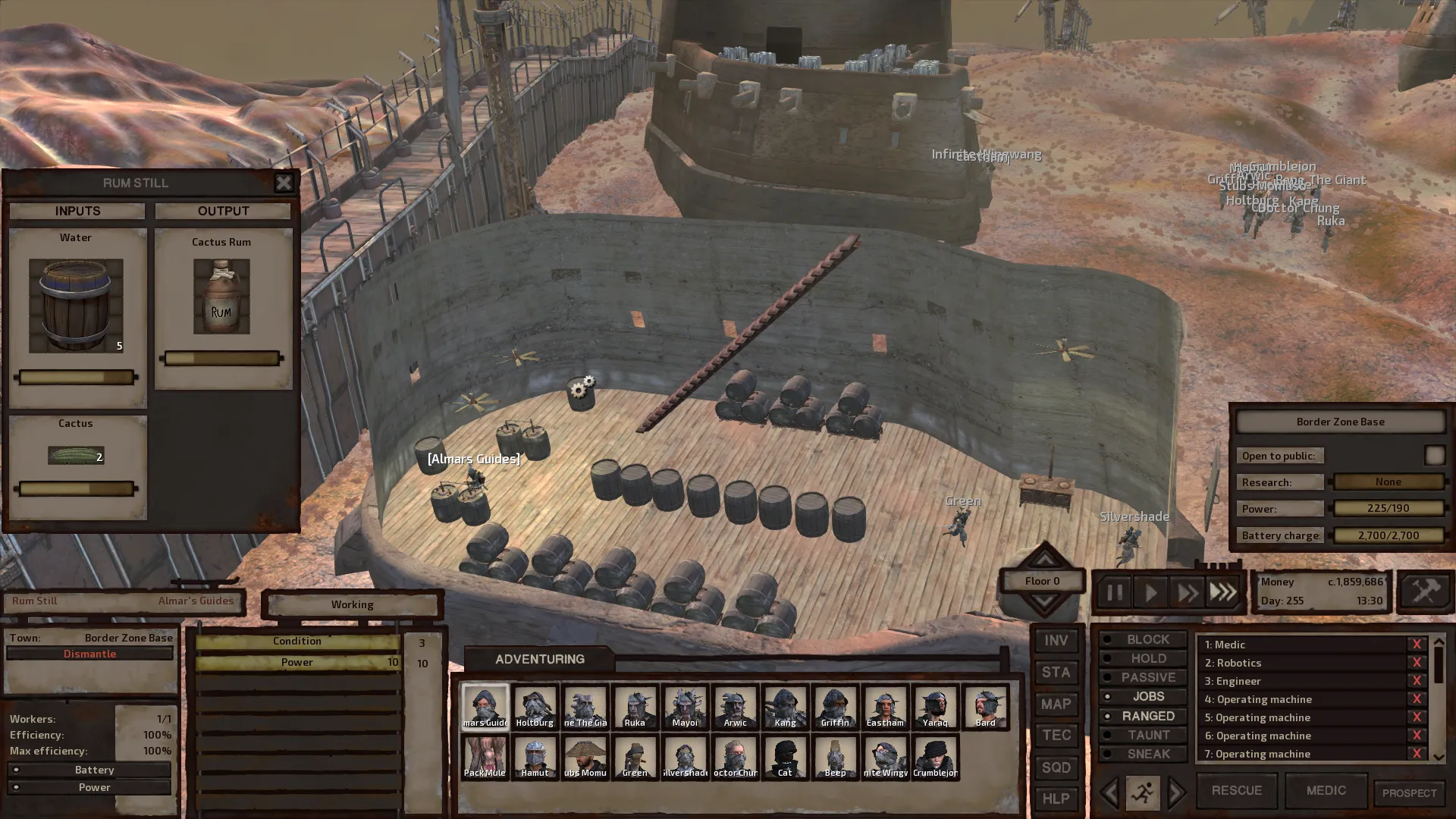
Task: Select the Cactus Rum output item
Action: (x=221, y=297)
